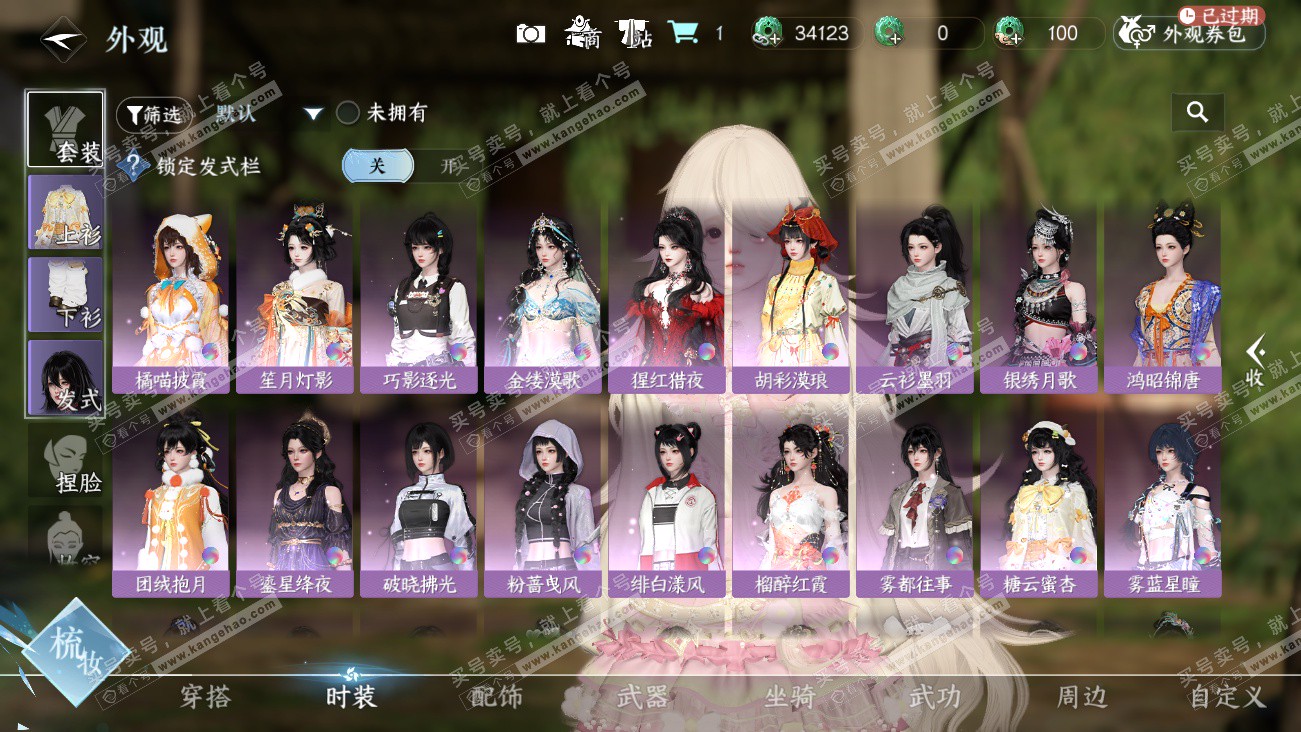Open the outfit search magnifier
The height and width of the screenshot is (732, 1301).
point(1197,112)
